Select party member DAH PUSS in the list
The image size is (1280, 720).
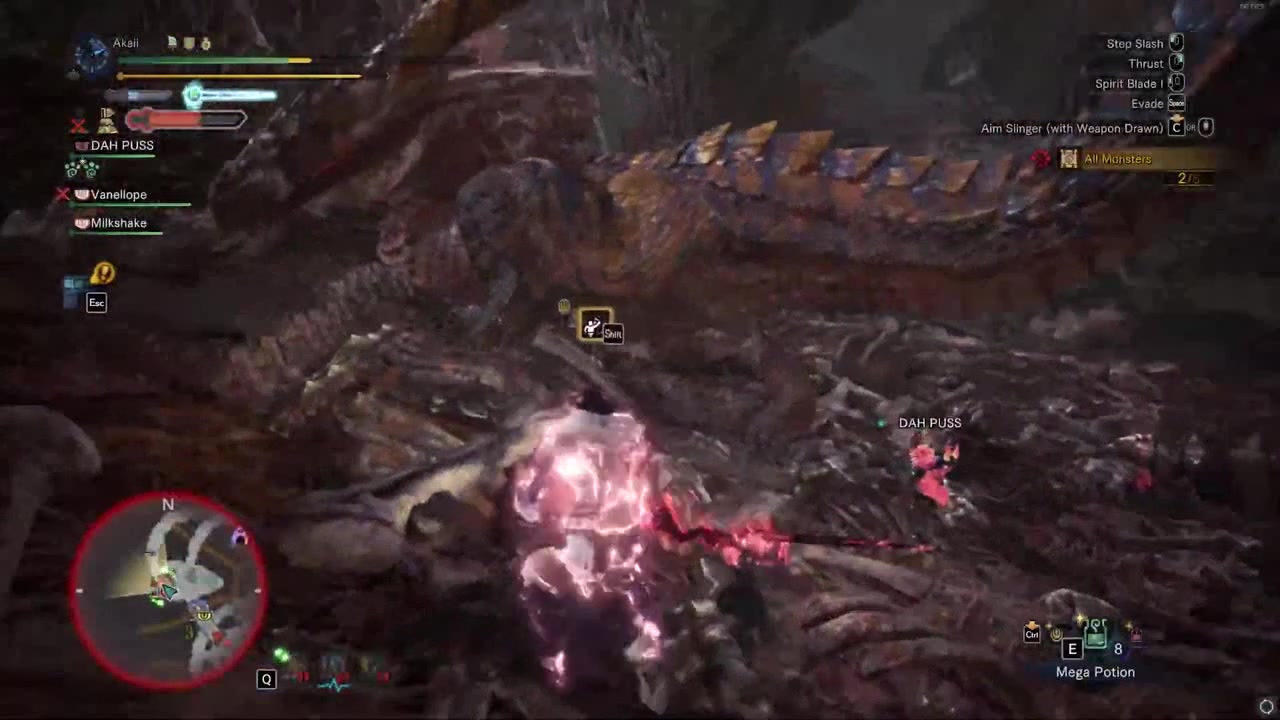click(122, 146)
